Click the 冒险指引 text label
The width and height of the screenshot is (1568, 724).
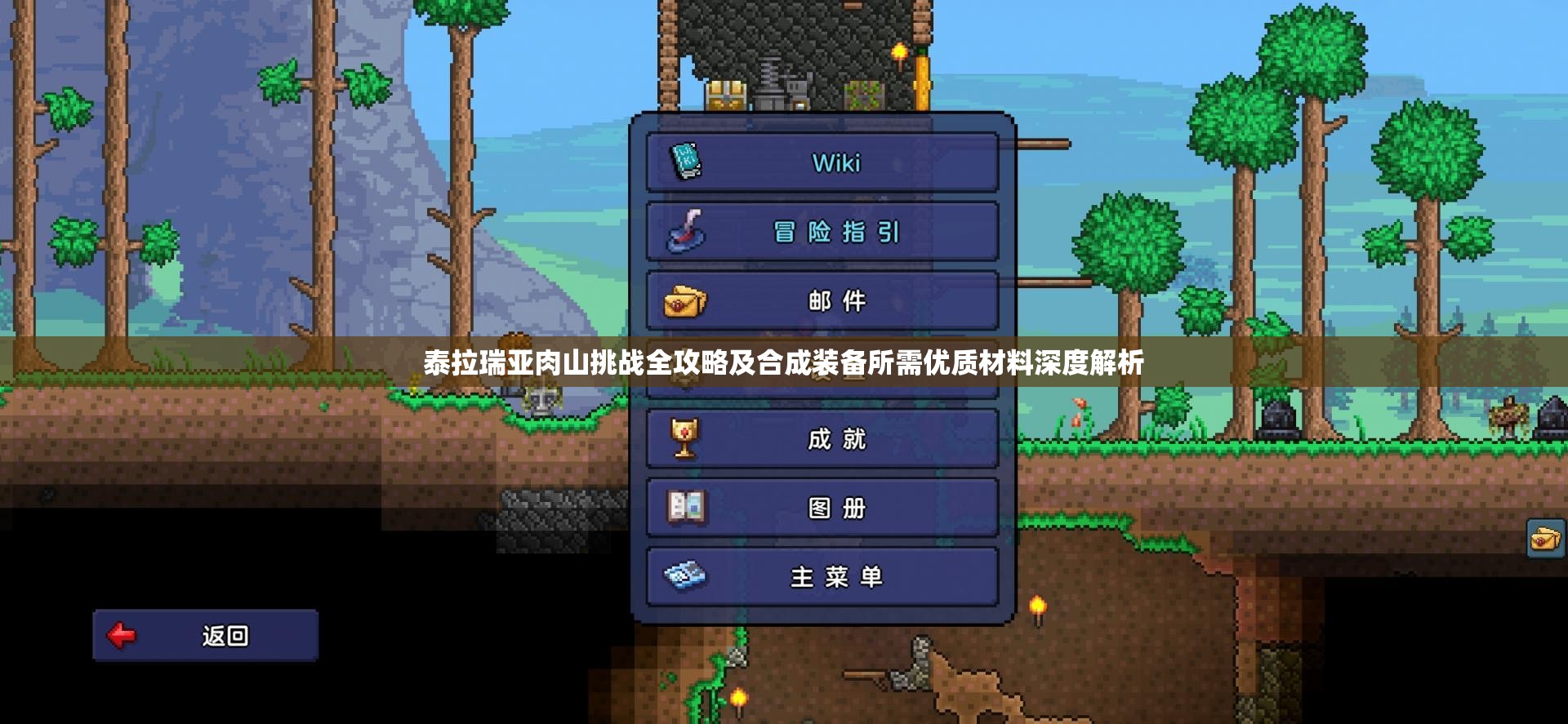point(835,233)
